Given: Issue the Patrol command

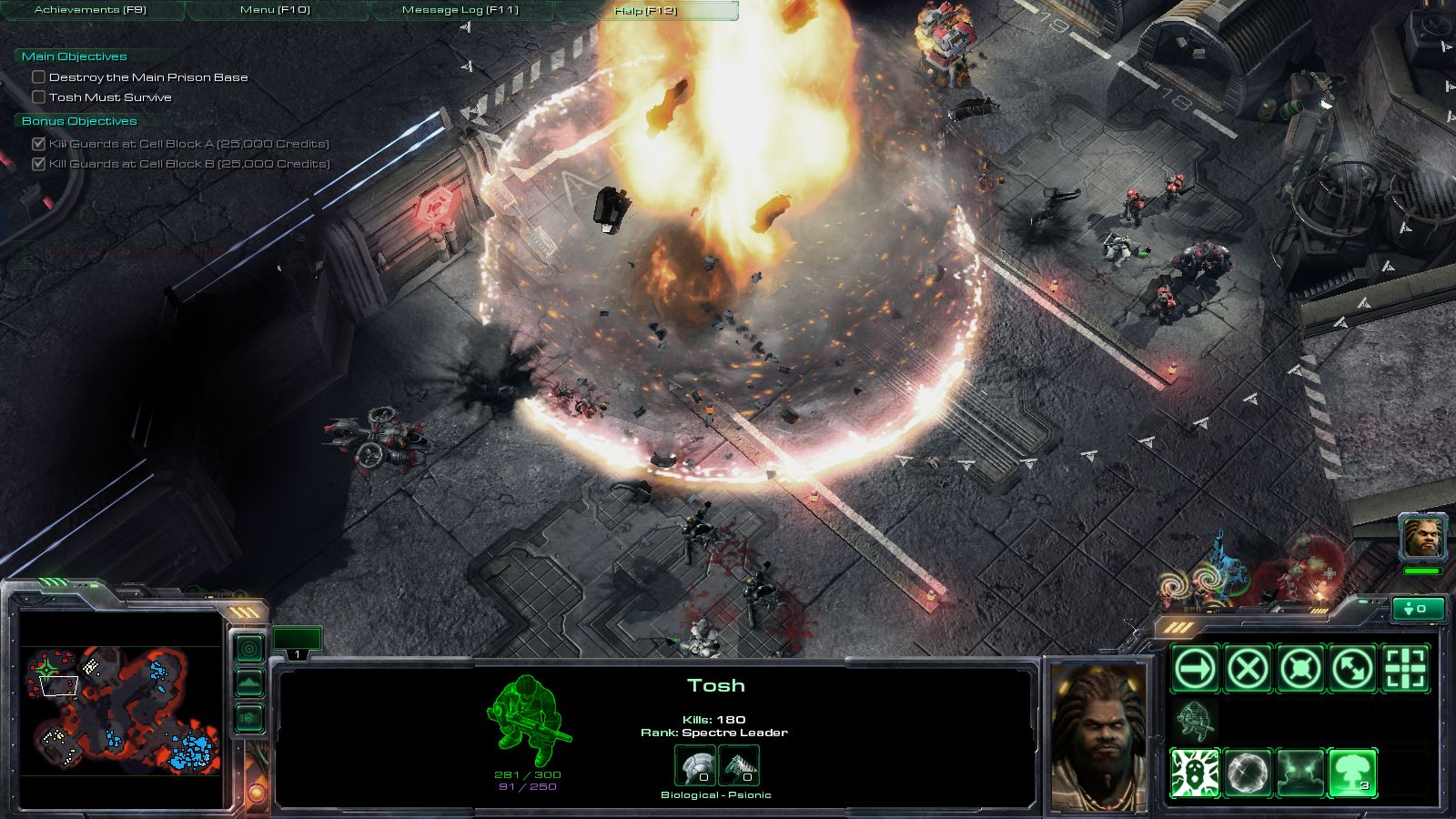Looking at the screenshot, I should [x=1353, y=670].
